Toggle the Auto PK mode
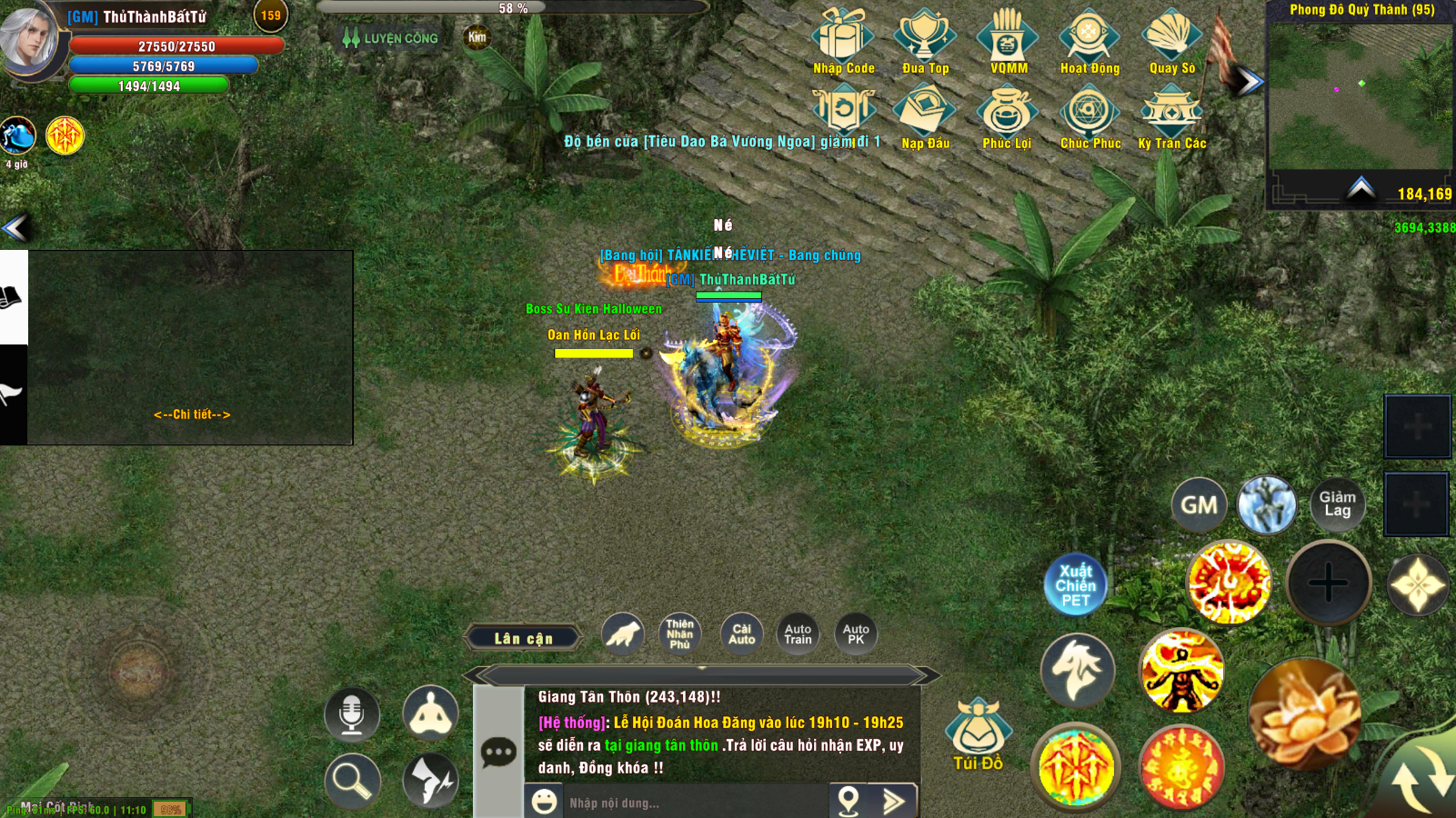Screen dimensions: 1456x818 [854, 633]
